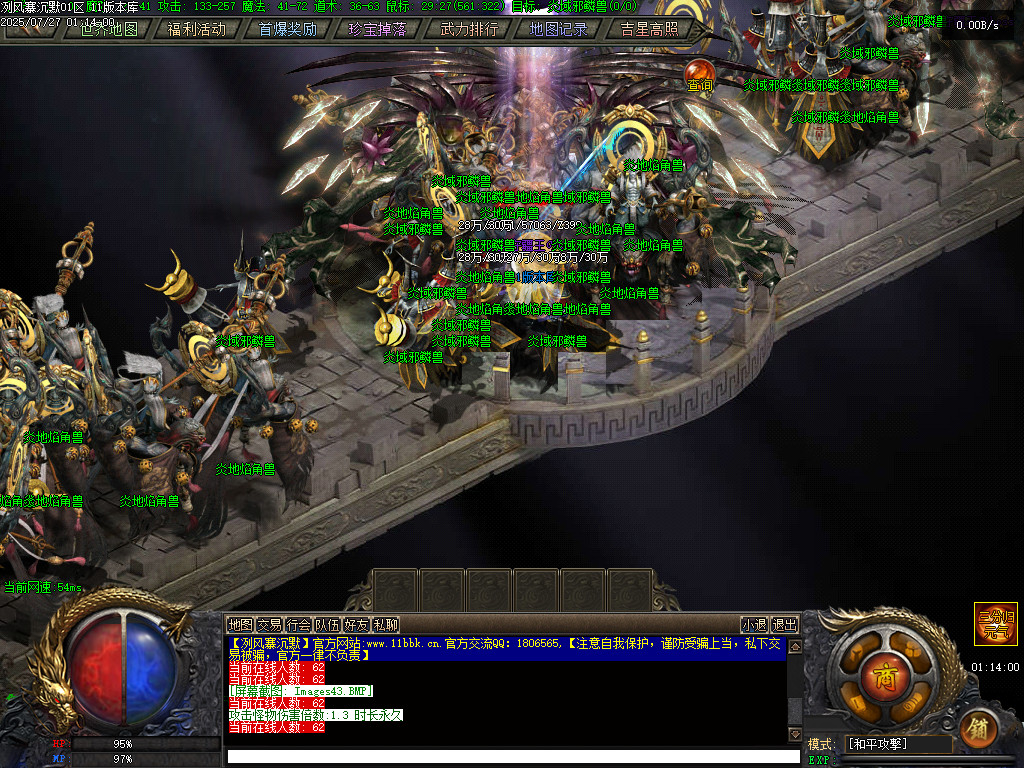Select the 吉星高照 lucky star menu

coord(649,29)
